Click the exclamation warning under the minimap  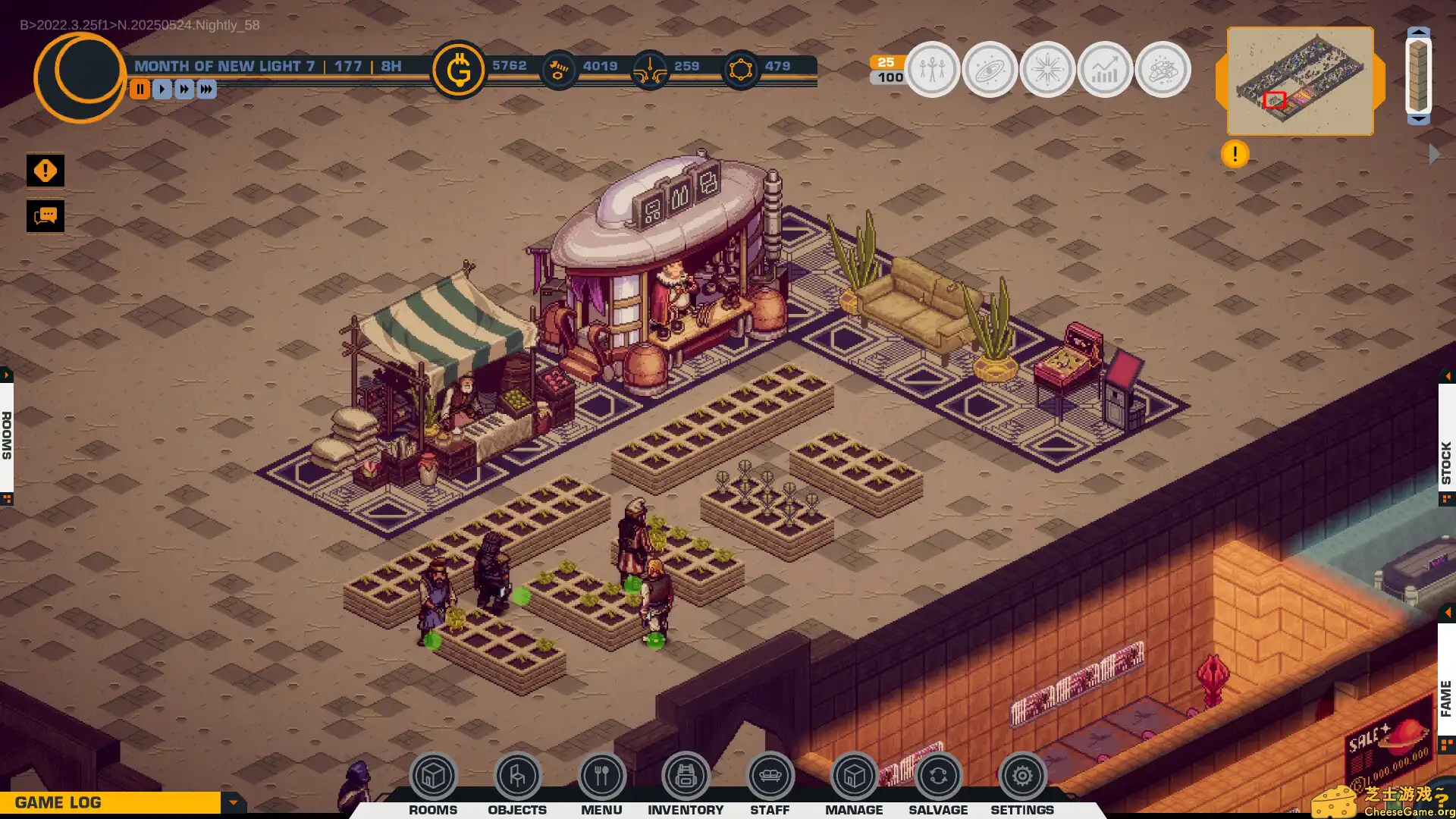(1234, 154)
